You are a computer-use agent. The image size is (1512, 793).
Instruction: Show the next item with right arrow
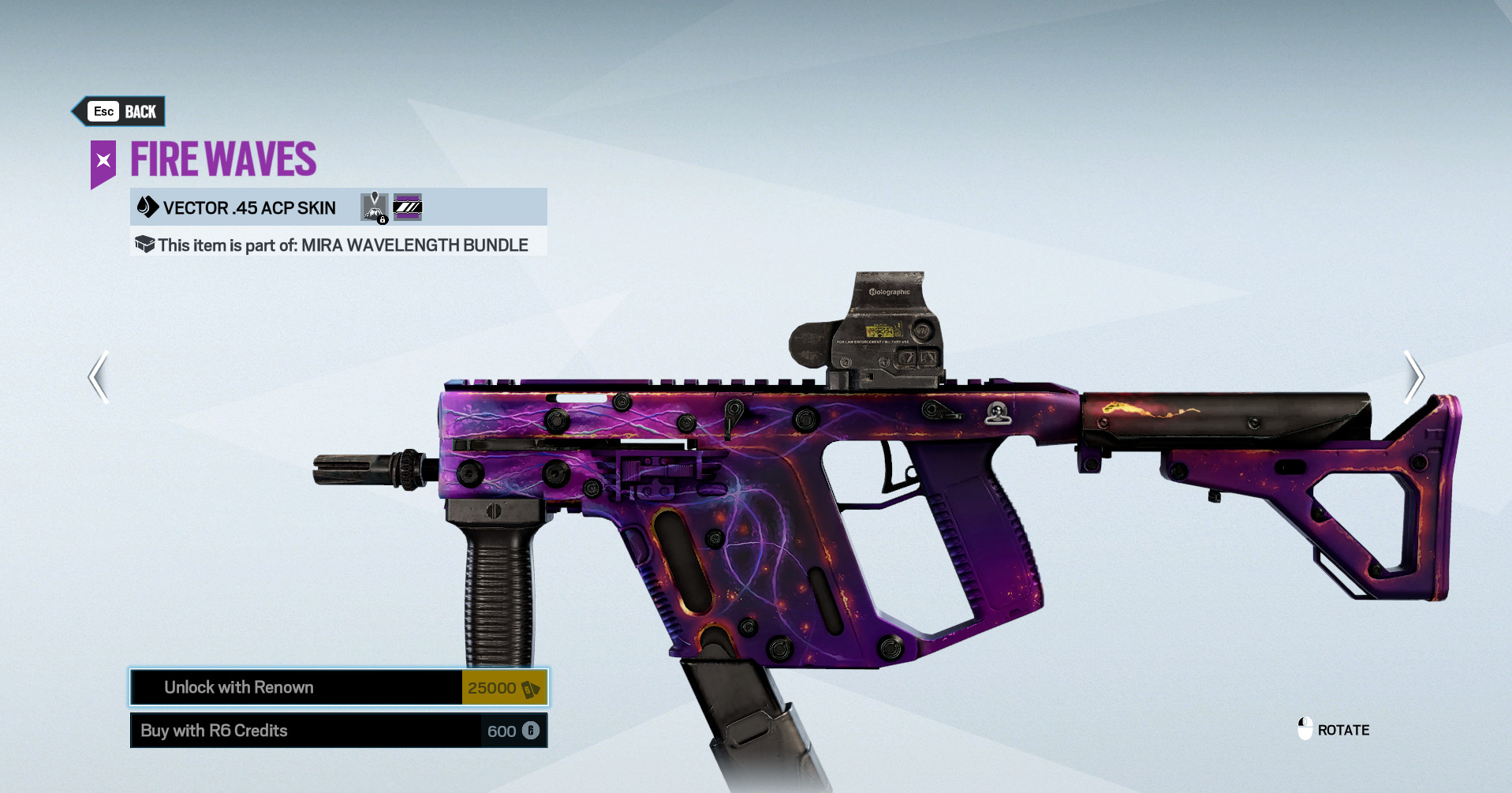click(x=1413, y=377)
